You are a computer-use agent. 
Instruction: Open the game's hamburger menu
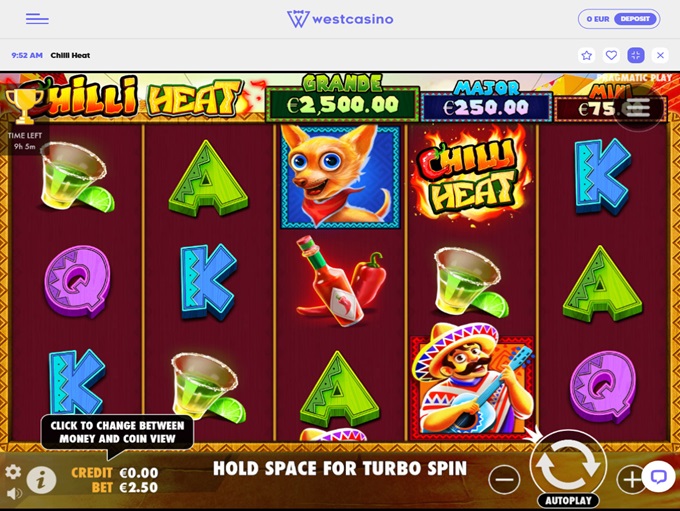637,107
